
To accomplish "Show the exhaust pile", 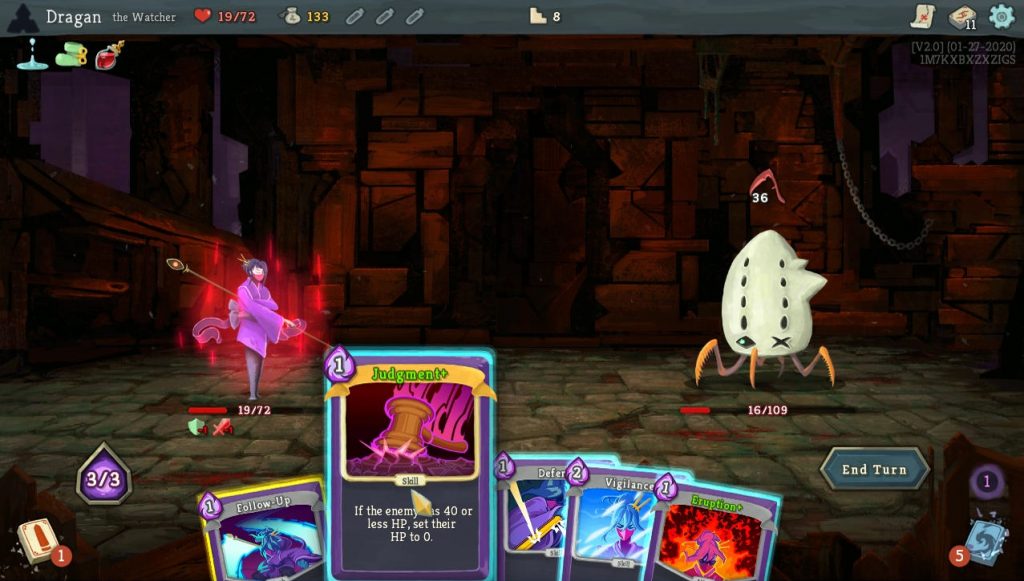I will (986, 483).
